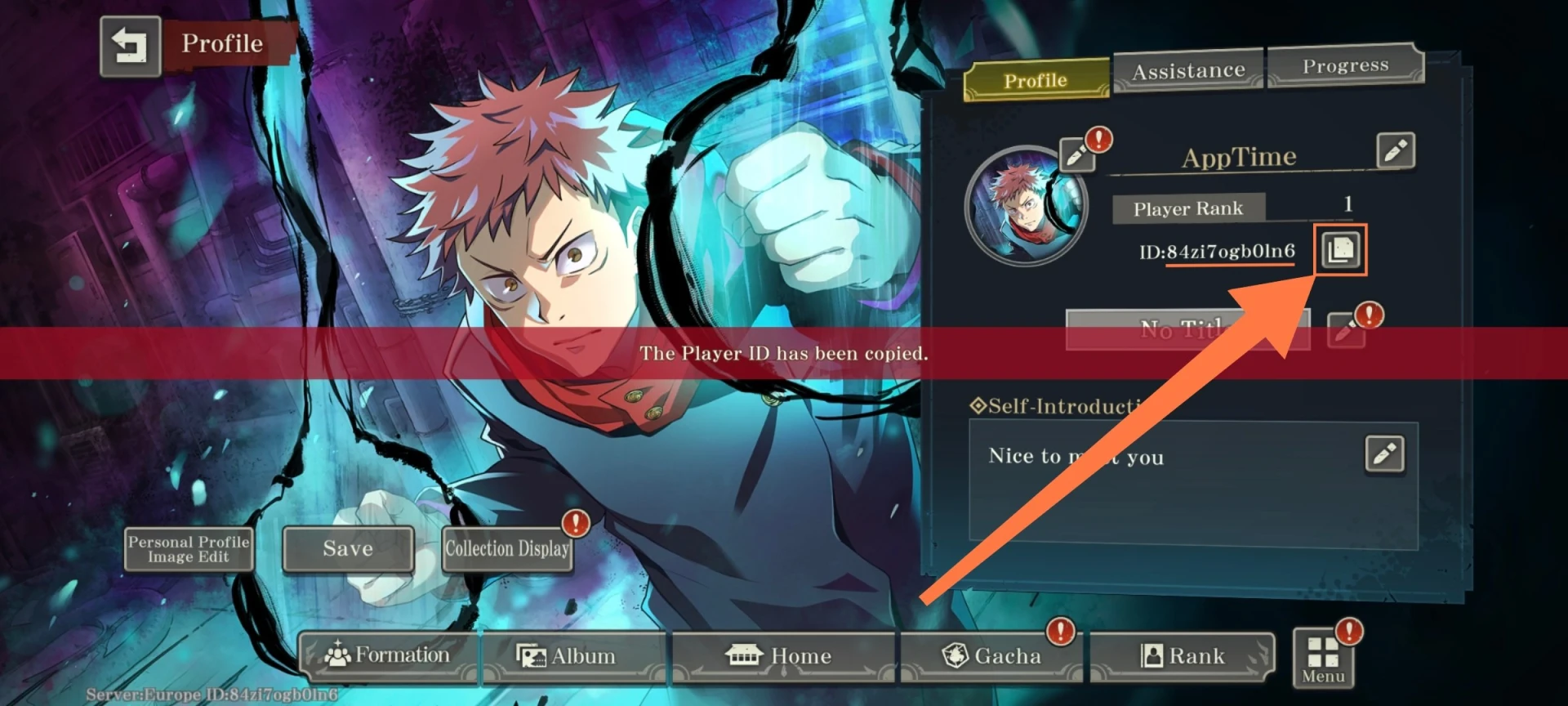Viewport: 1568px width, 706px height.
Task: Open Personal Profile Image Edit
Action: (x=189, y=549)
